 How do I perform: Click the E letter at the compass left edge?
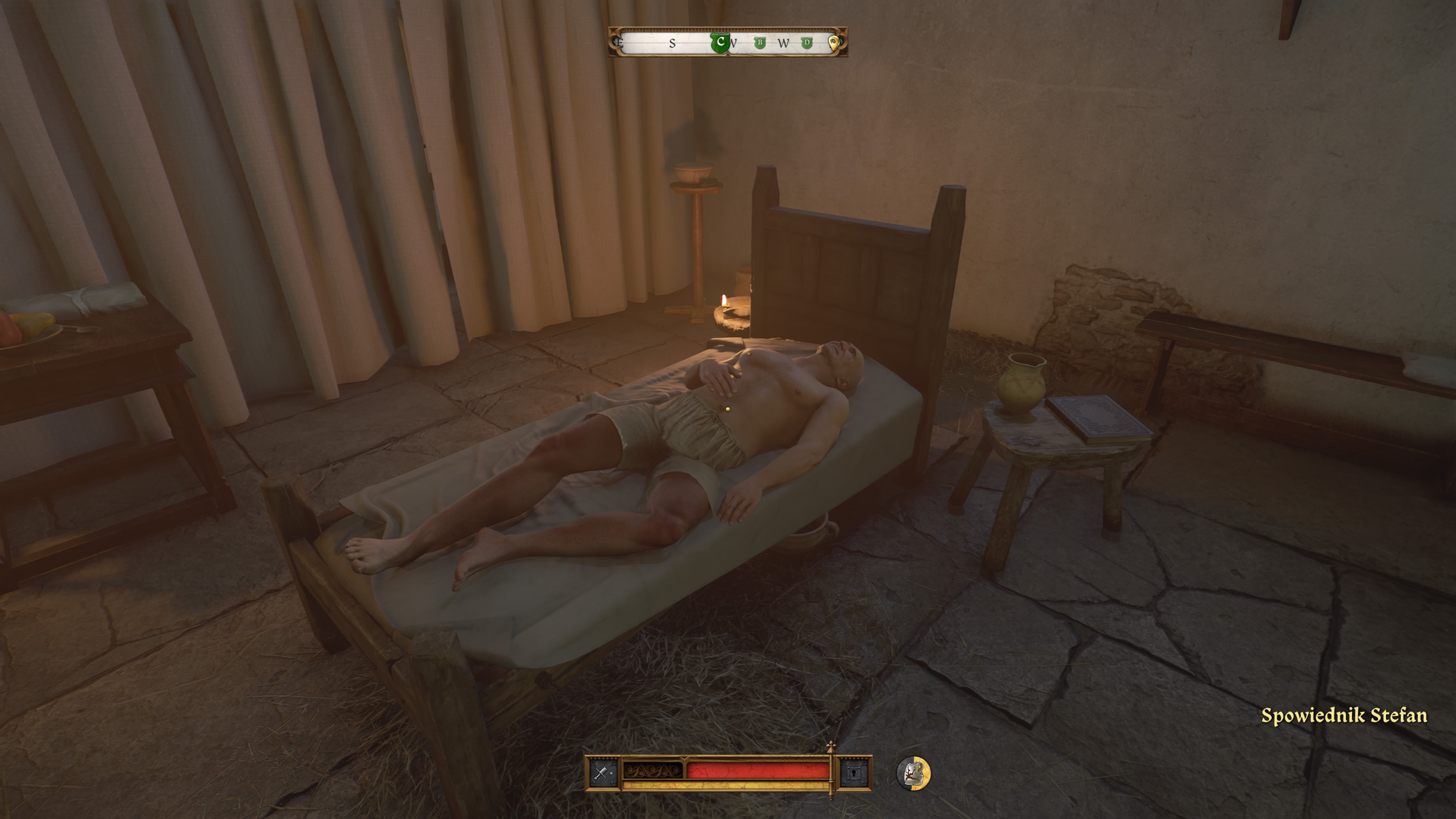(620, 44)
